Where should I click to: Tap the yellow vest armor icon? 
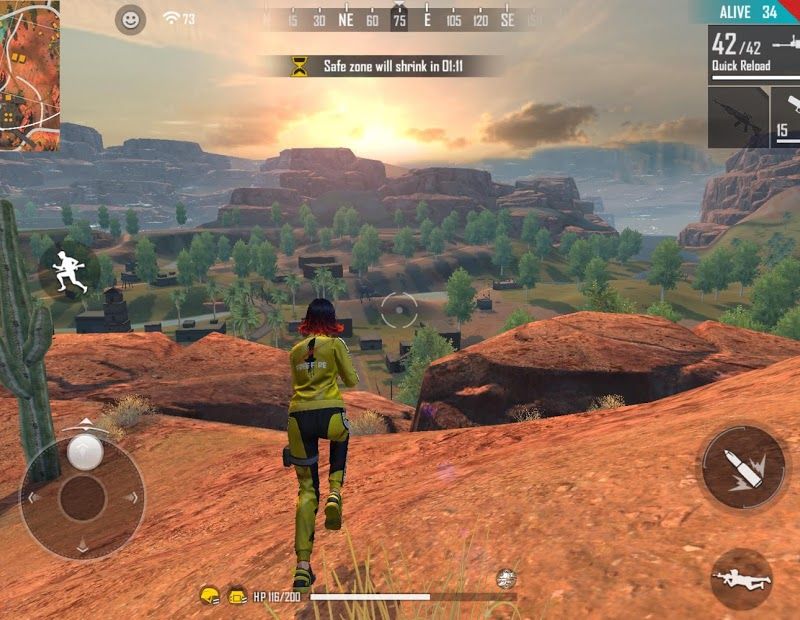click(x=238, y=595)
